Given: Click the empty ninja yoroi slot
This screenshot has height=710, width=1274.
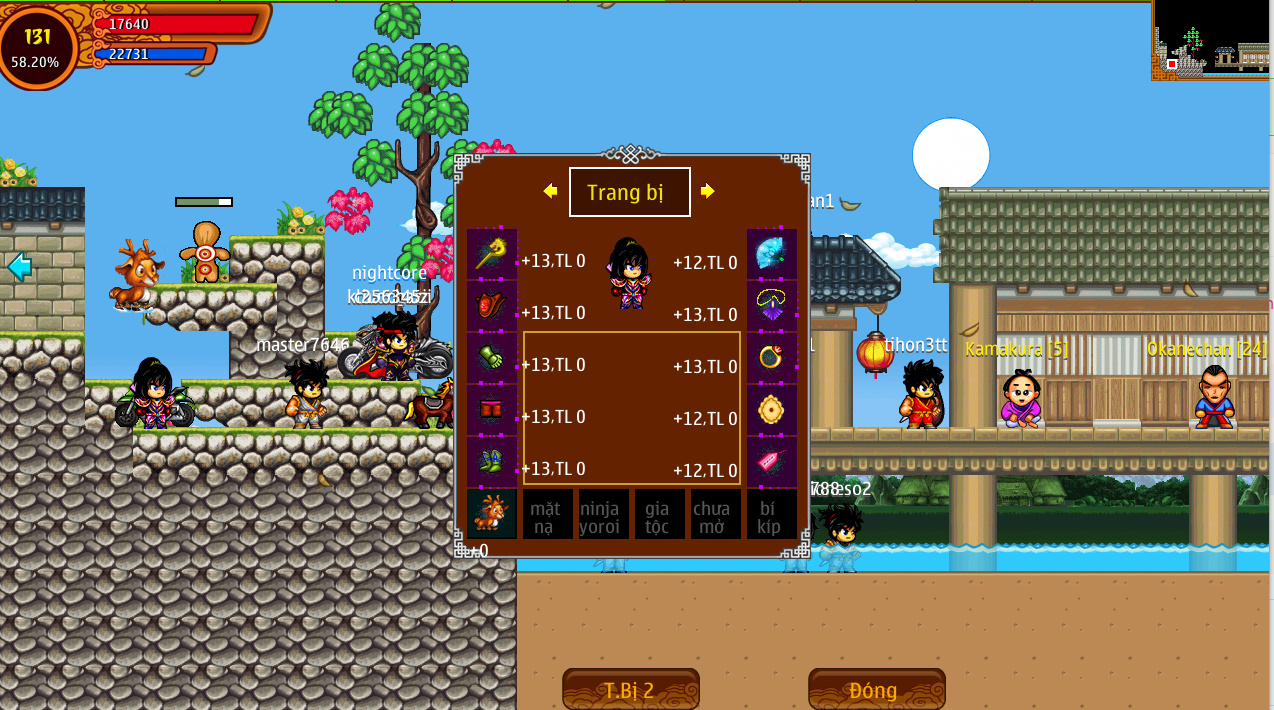Looking at the screenshot, I should click(603, 514).
